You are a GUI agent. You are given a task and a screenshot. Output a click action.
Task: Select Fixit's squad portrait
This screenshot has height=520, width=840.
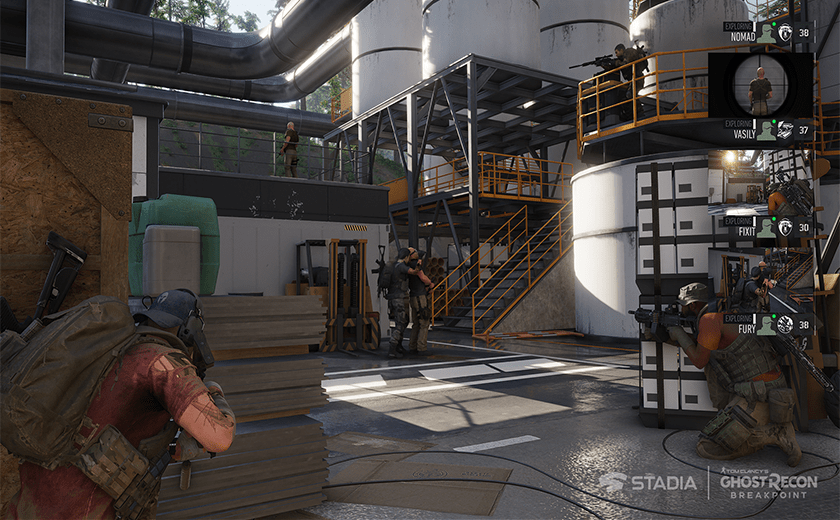[x=766, y=227]
